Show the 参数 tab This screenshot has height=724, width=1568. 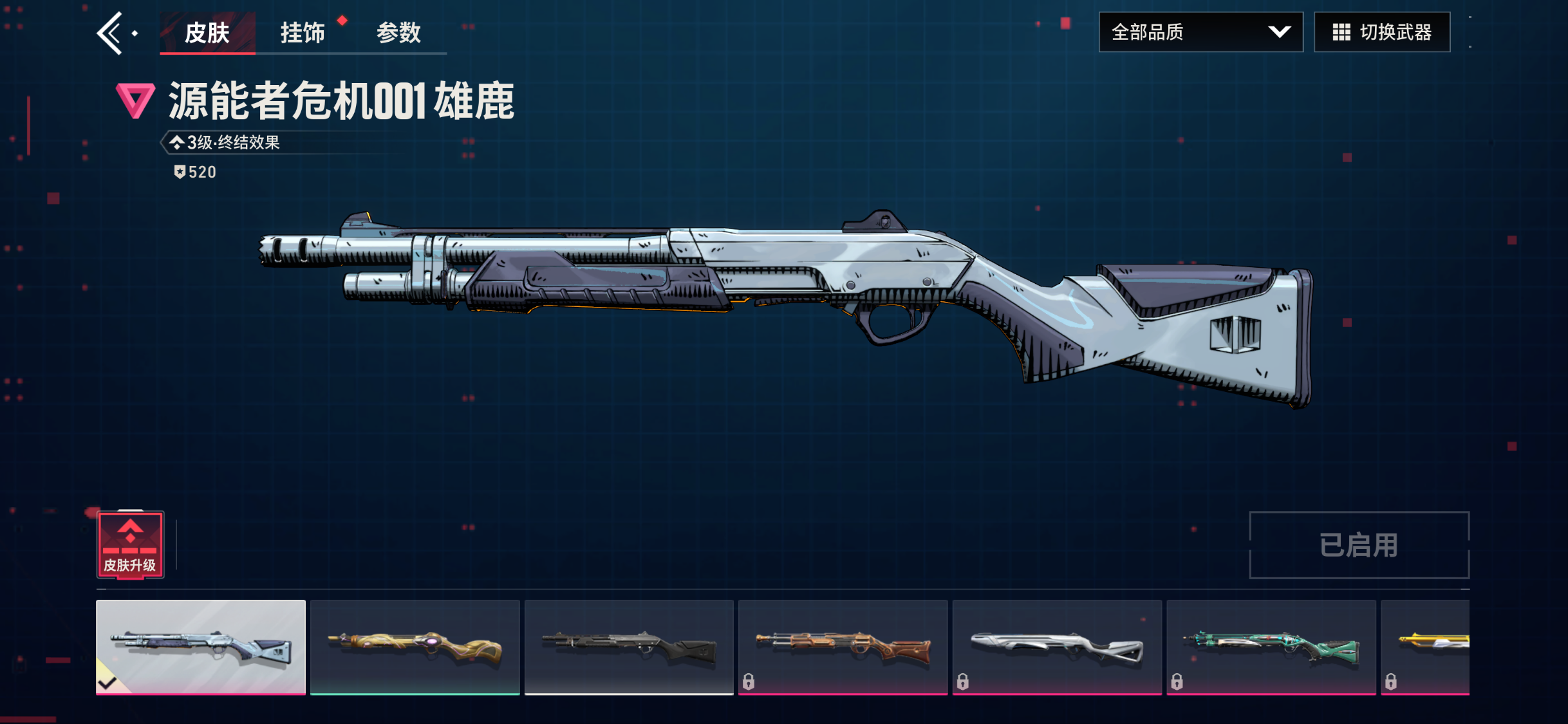coord(398,33)
